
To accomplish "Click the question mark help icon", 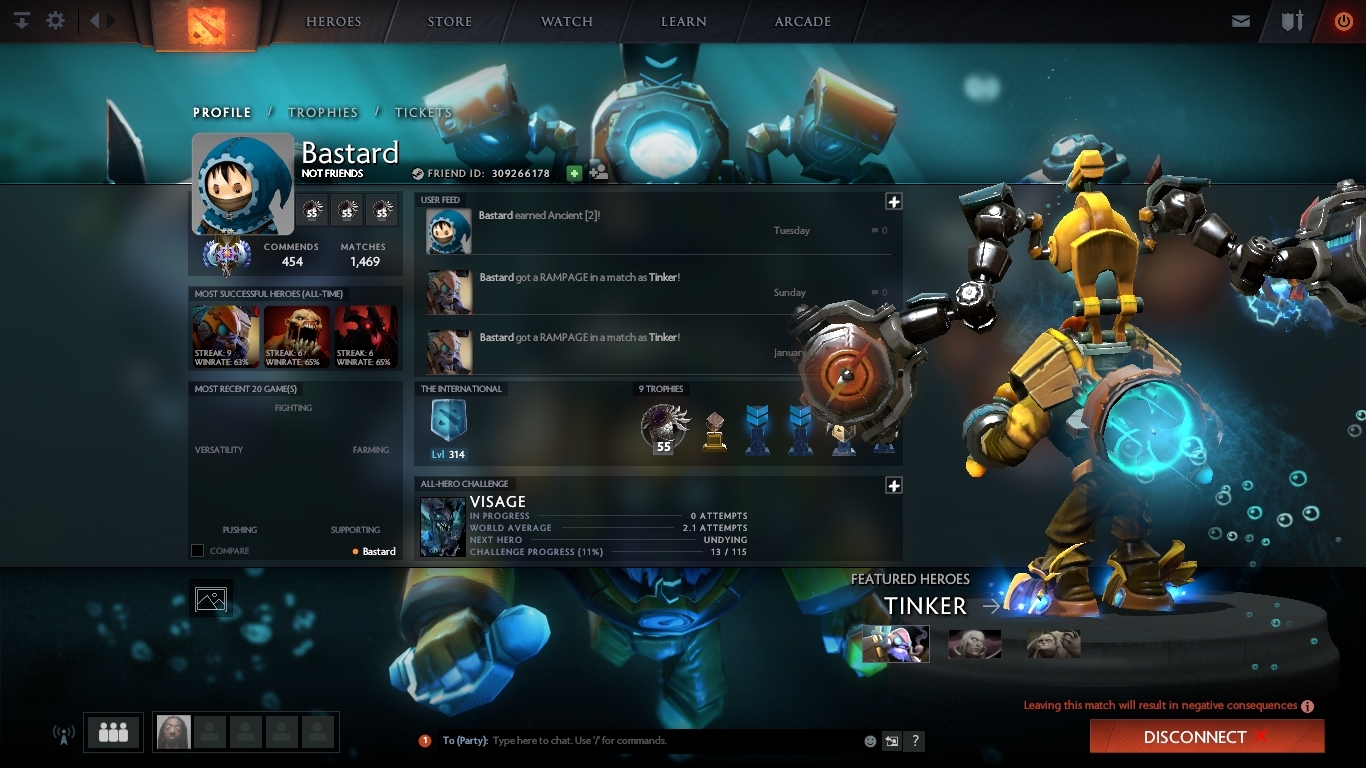I will tap(913, 741).
